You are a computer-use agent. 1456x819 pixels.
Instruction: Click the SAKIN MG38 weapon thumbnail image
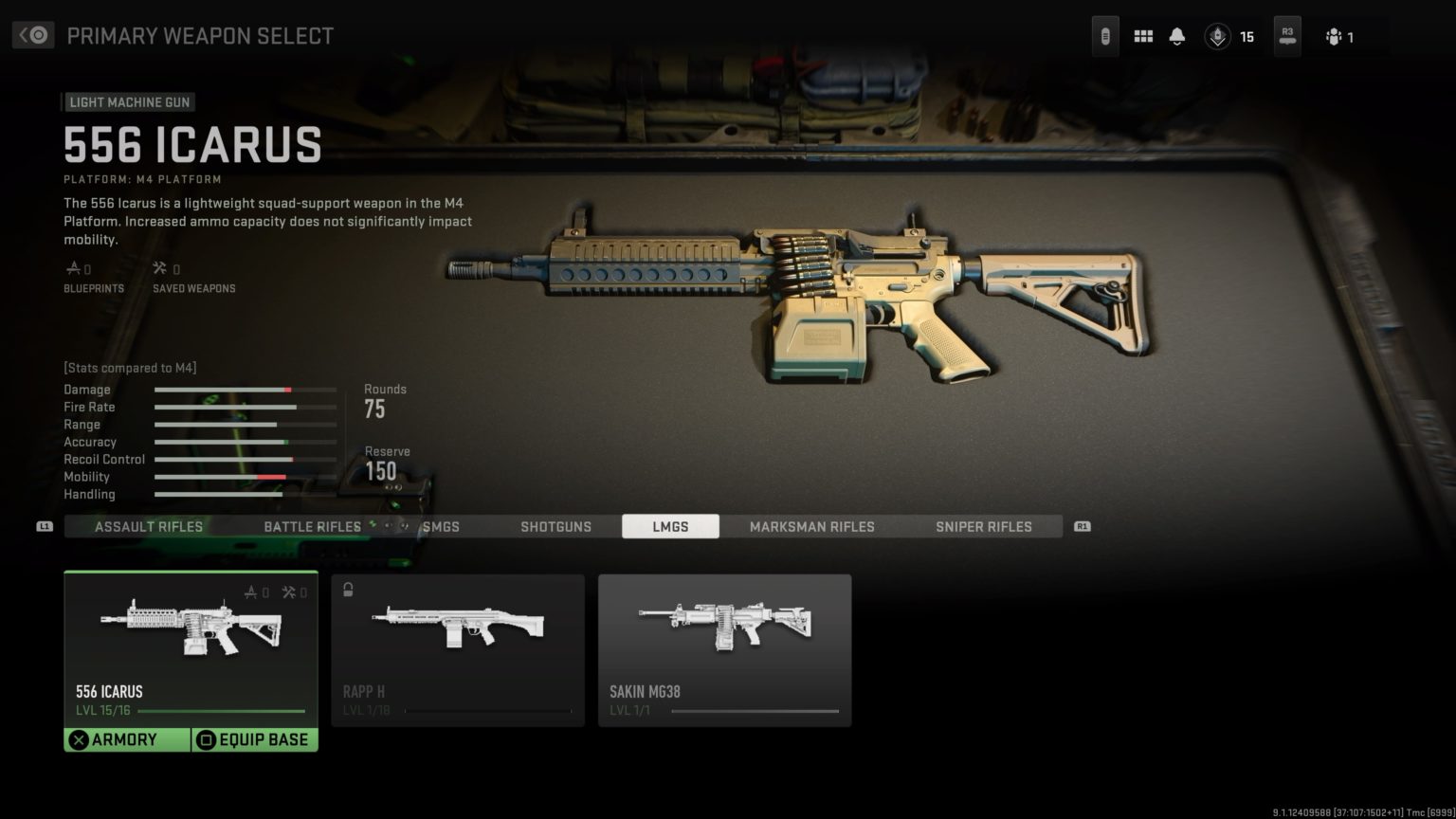724,626
